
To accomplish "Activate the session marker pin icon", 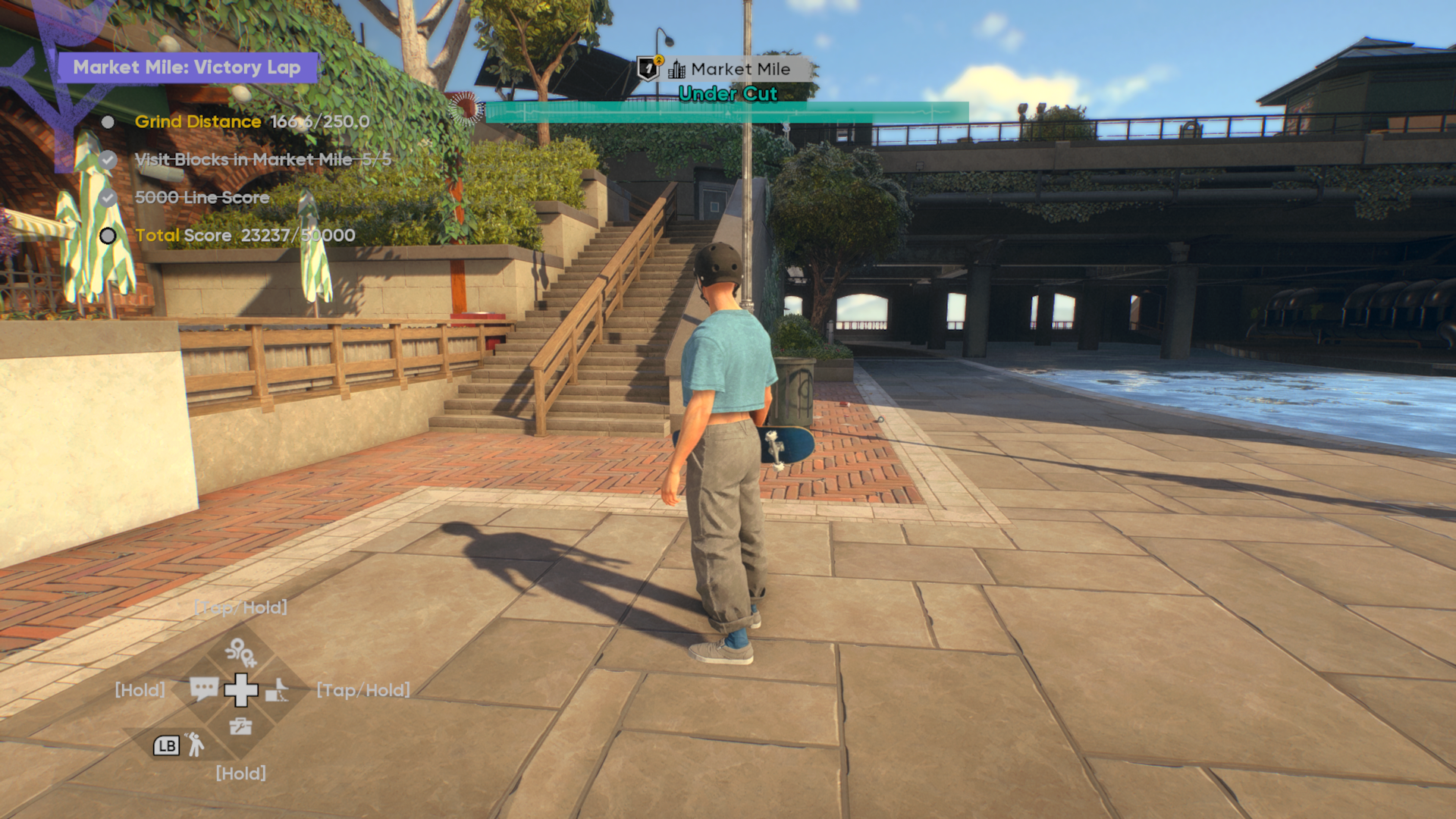I will (240, 651).
